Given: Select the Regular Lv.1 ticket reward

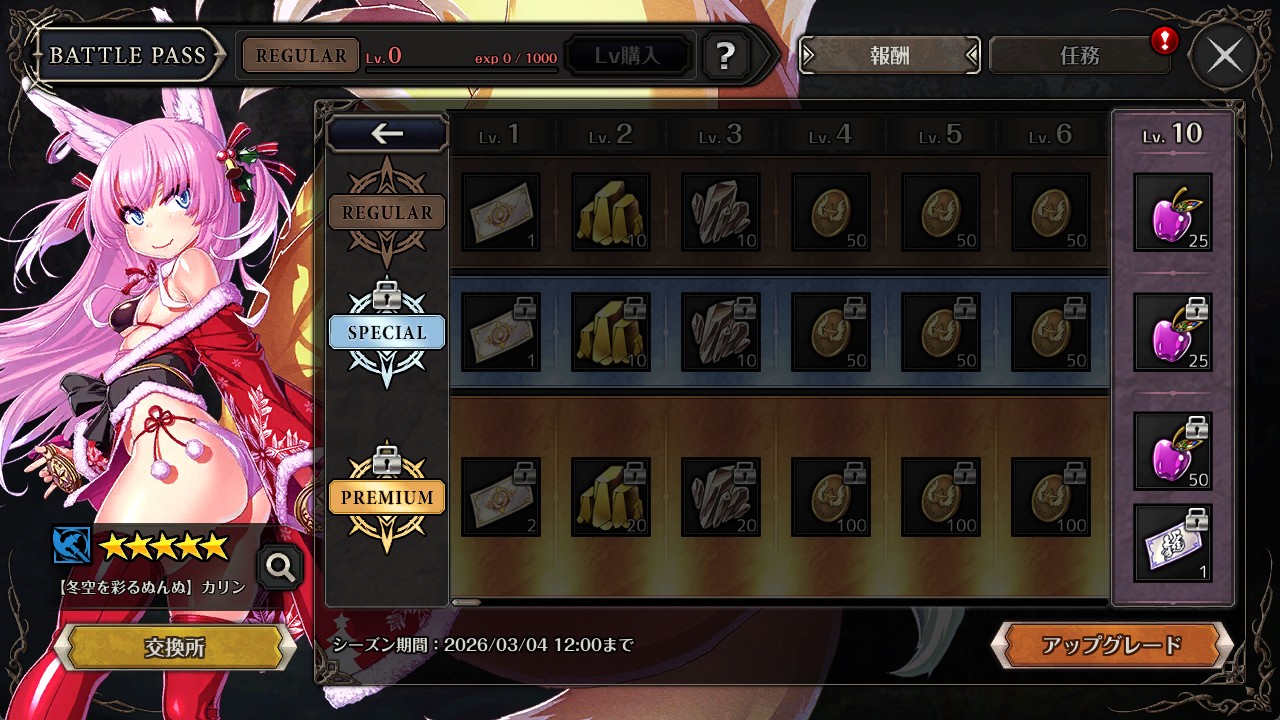Looking at the screenshot, I should point(501,212).
